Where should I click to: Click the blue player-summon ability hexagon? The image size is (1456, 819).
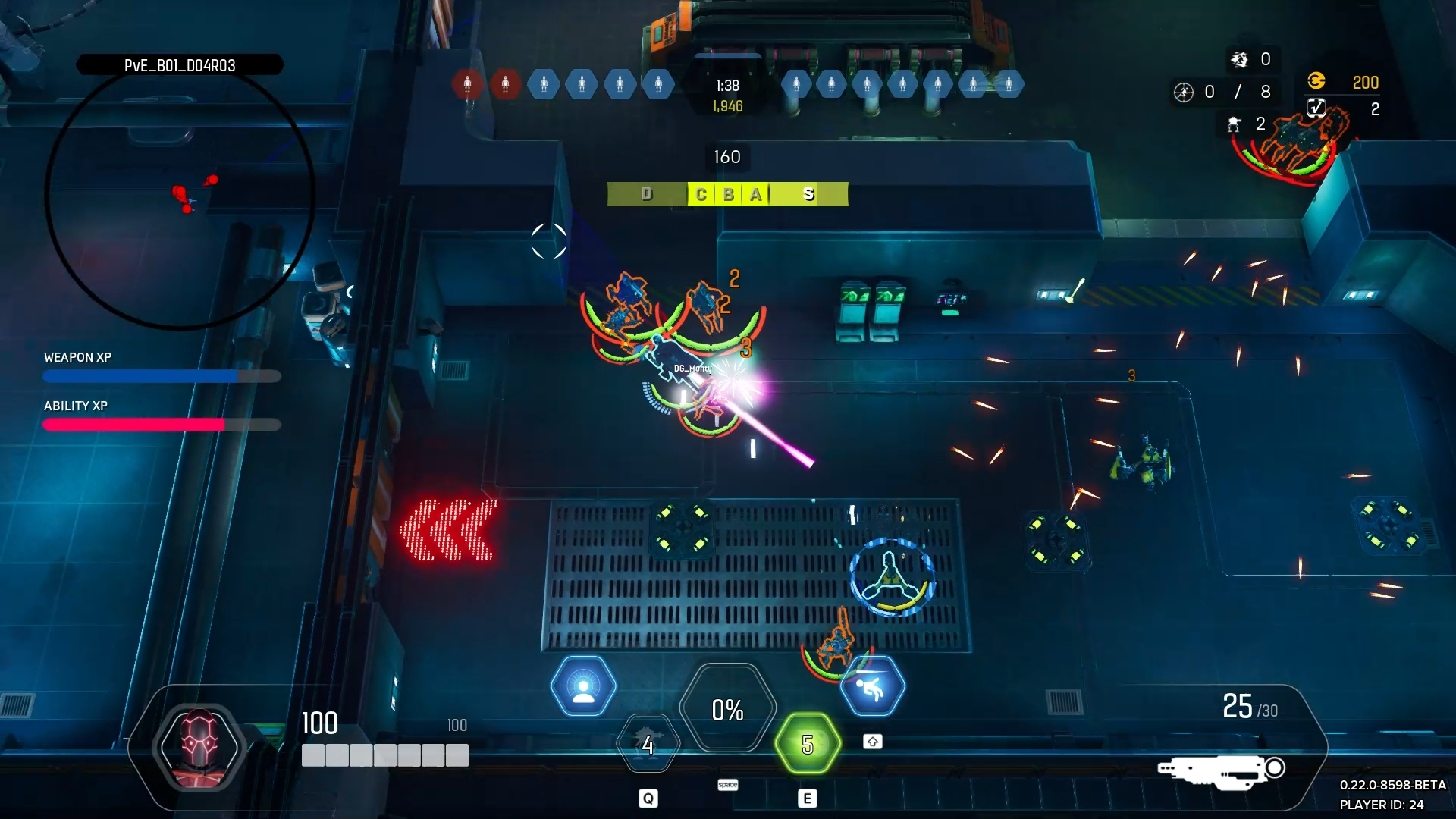pos(582,685)
